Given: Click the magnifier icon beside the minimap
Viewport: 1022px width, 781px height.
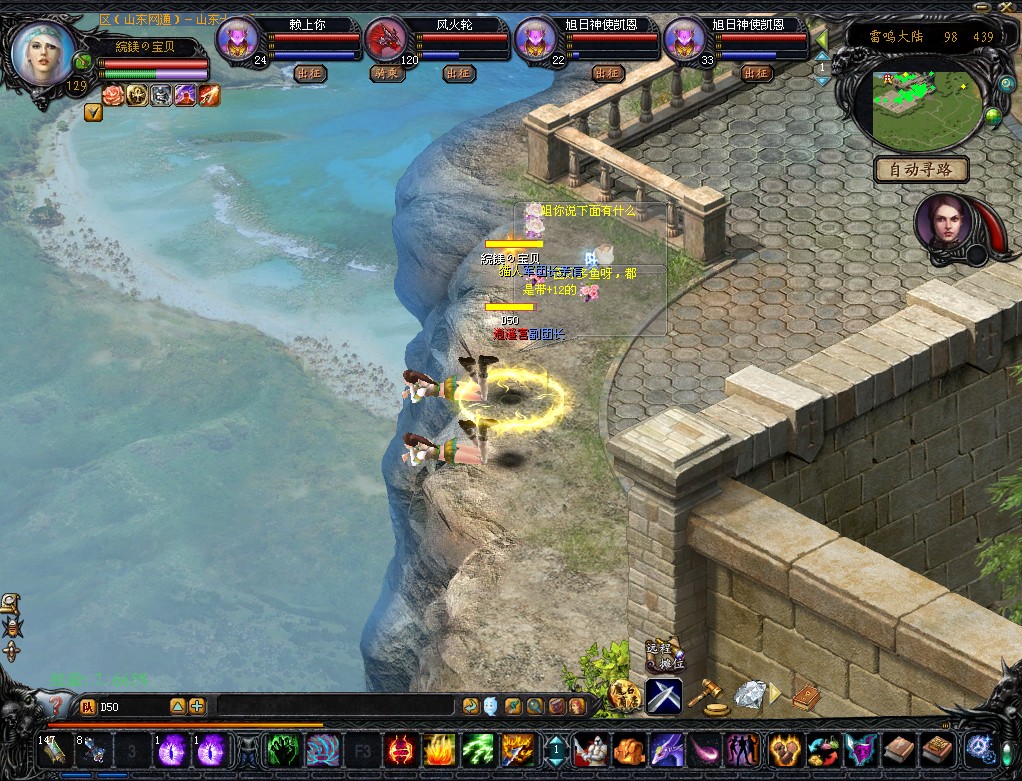Looking at the screenshot, I should [x=1006, y=85].
